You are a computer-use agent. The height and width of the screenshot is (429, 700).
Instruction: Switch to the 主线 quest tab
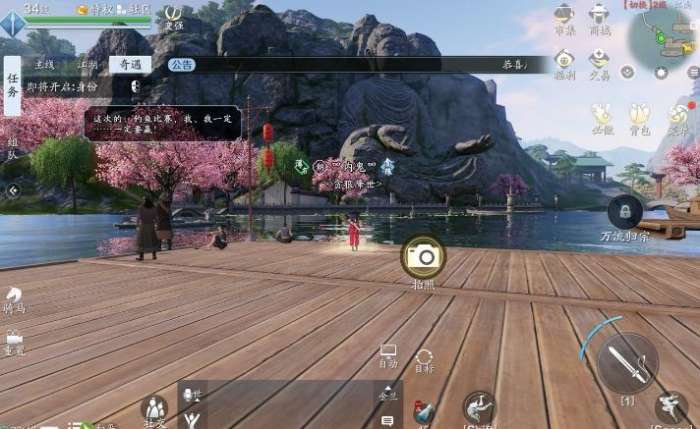tap(44, 64)
